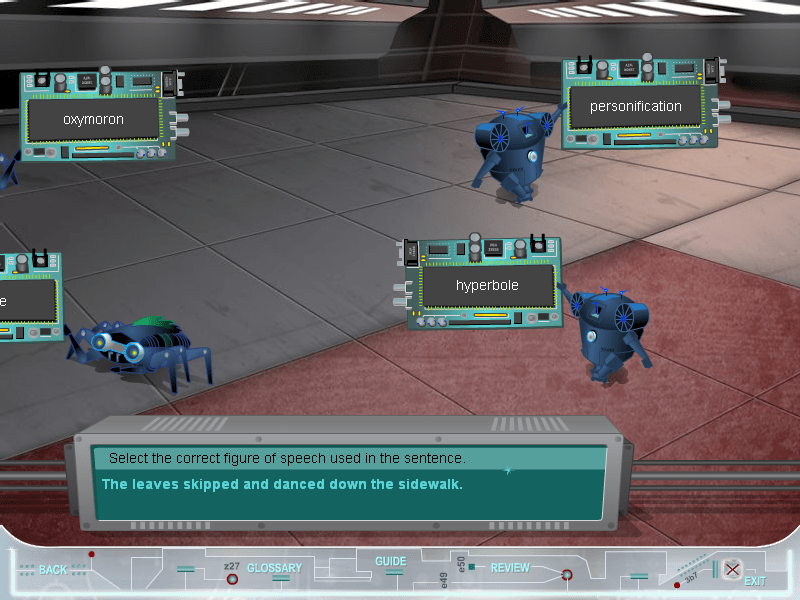Go back using the BACK button
This screenshot has height=600, width=800.
point(52,569)
